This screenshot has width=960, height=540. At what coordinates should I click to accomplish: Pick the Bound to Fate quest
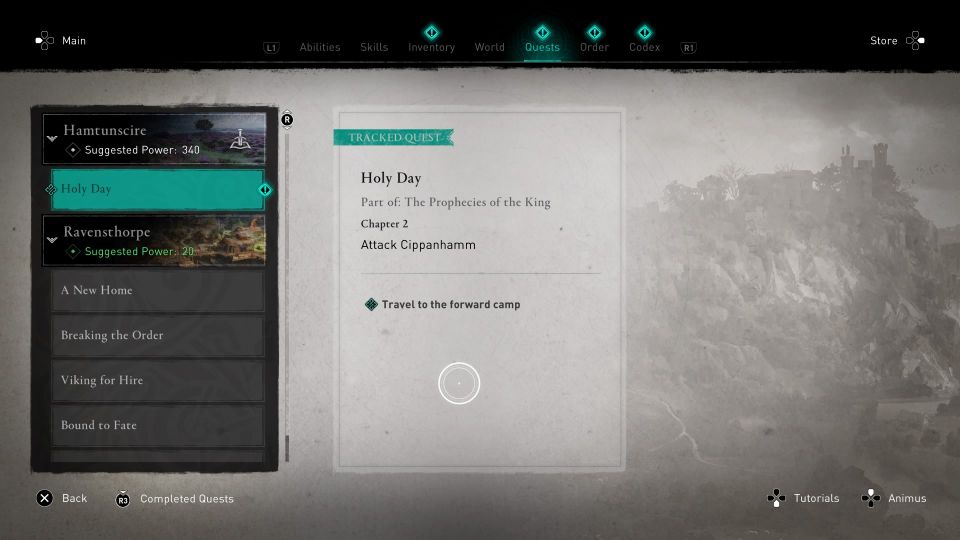[157, 426]
